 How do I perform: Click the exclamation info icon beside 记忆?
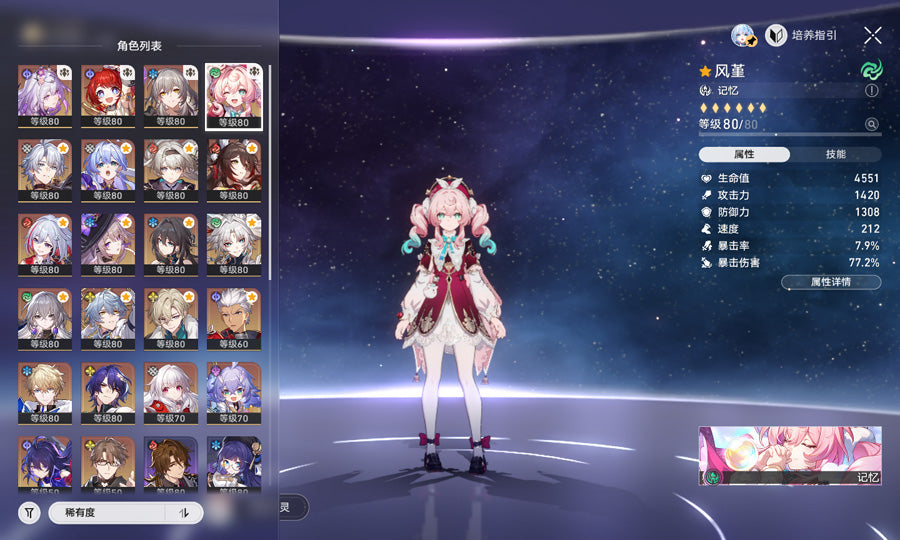[871, 90]
